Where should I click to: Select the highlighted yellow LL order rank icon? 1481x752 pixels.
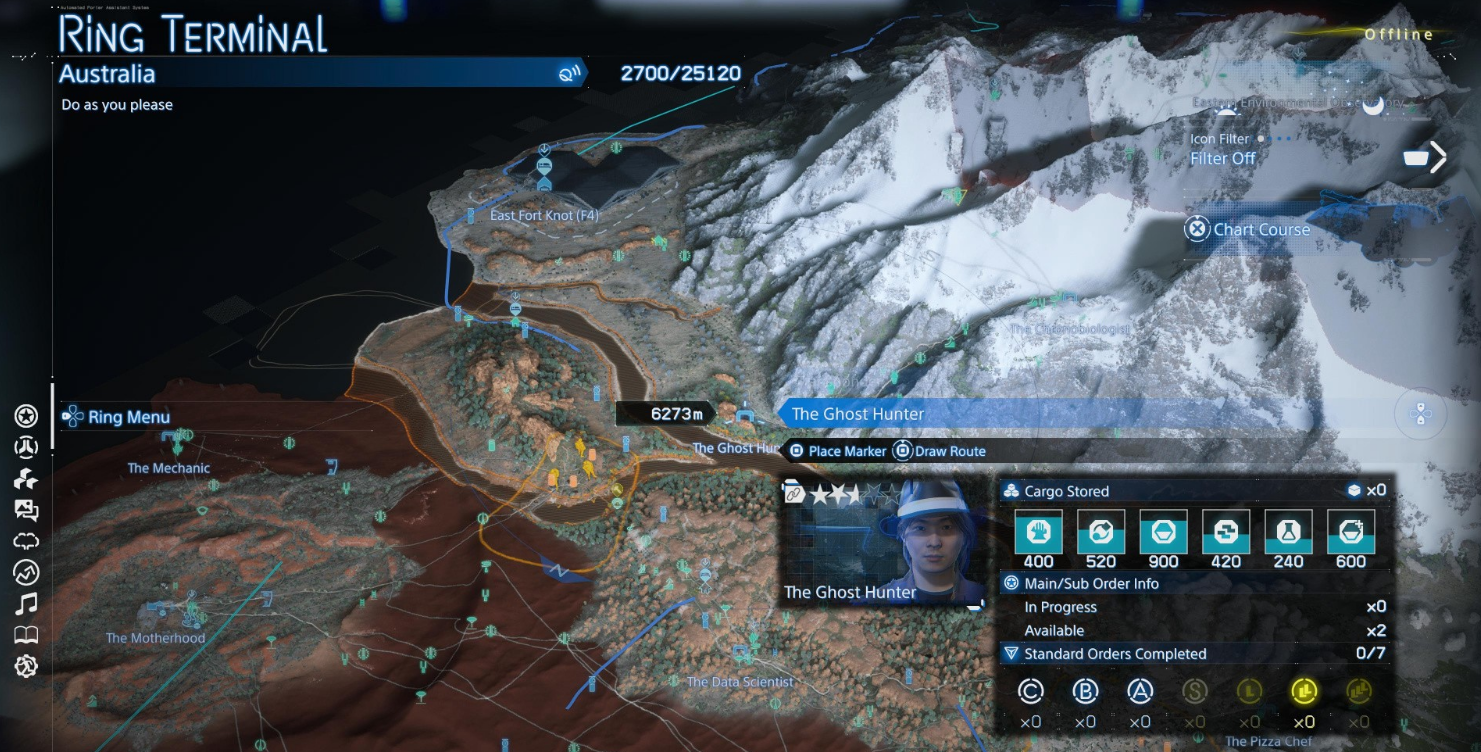(x=1303, y=690)
